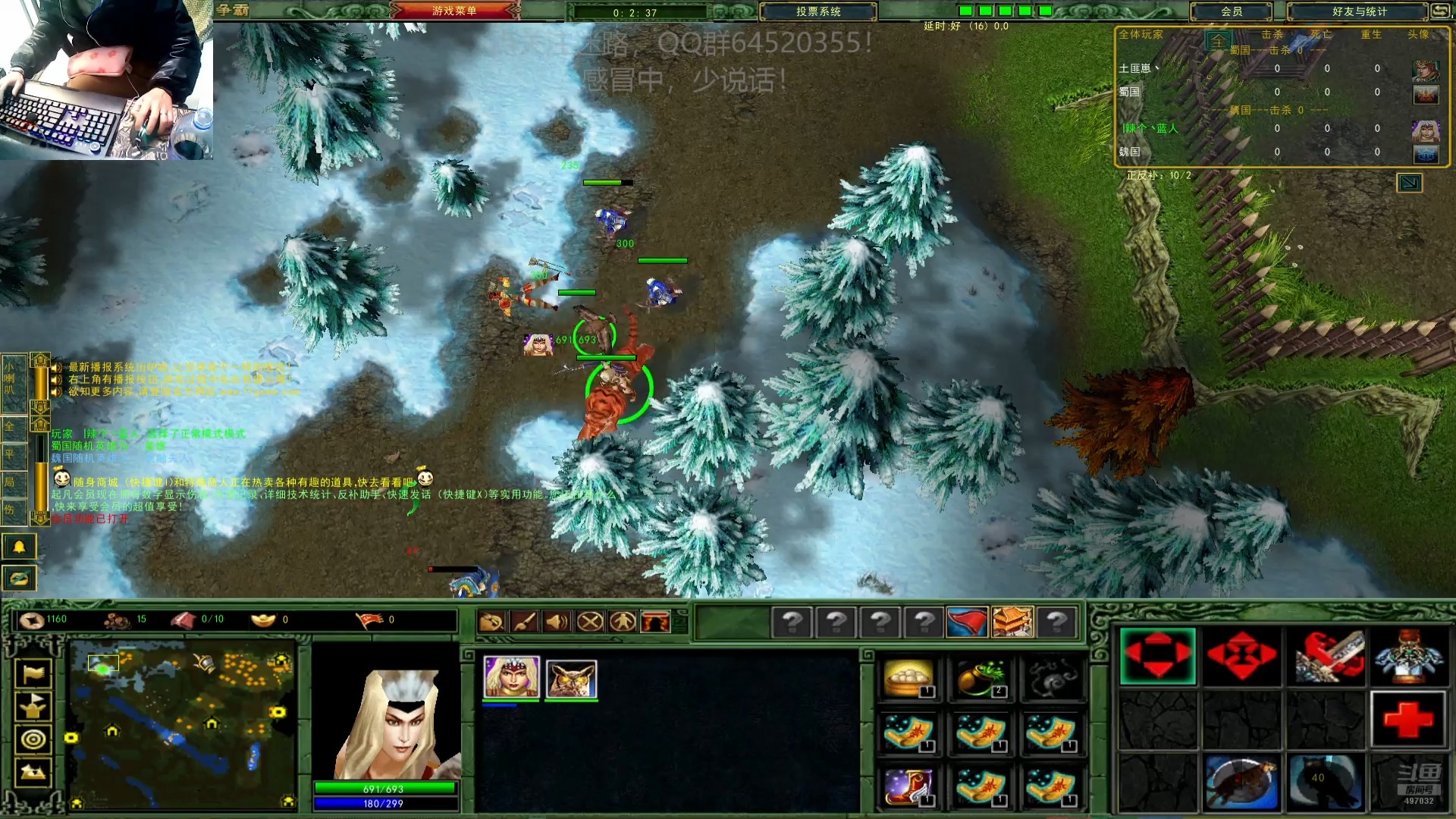1456x819 pixels.
Task: Click the red cross skill-learn button
Action: [x=1408, y=719]
